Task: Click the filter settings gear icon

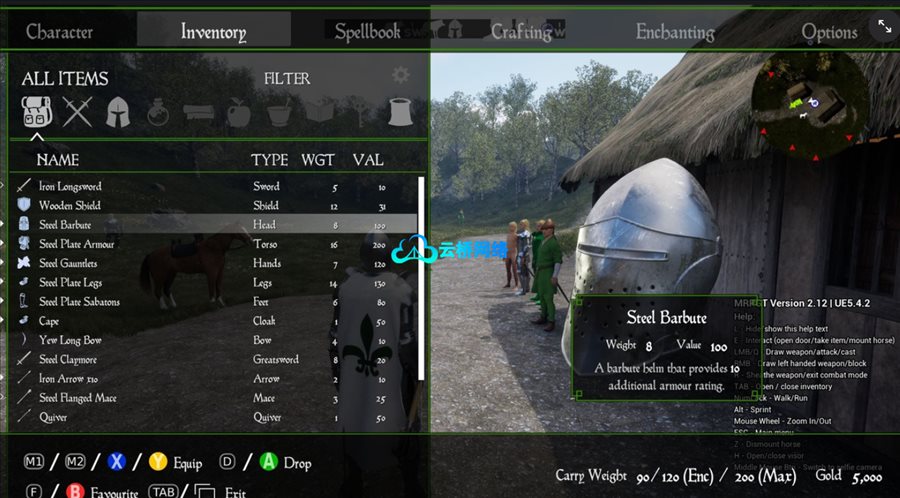Action: click(x=400, y=75)
